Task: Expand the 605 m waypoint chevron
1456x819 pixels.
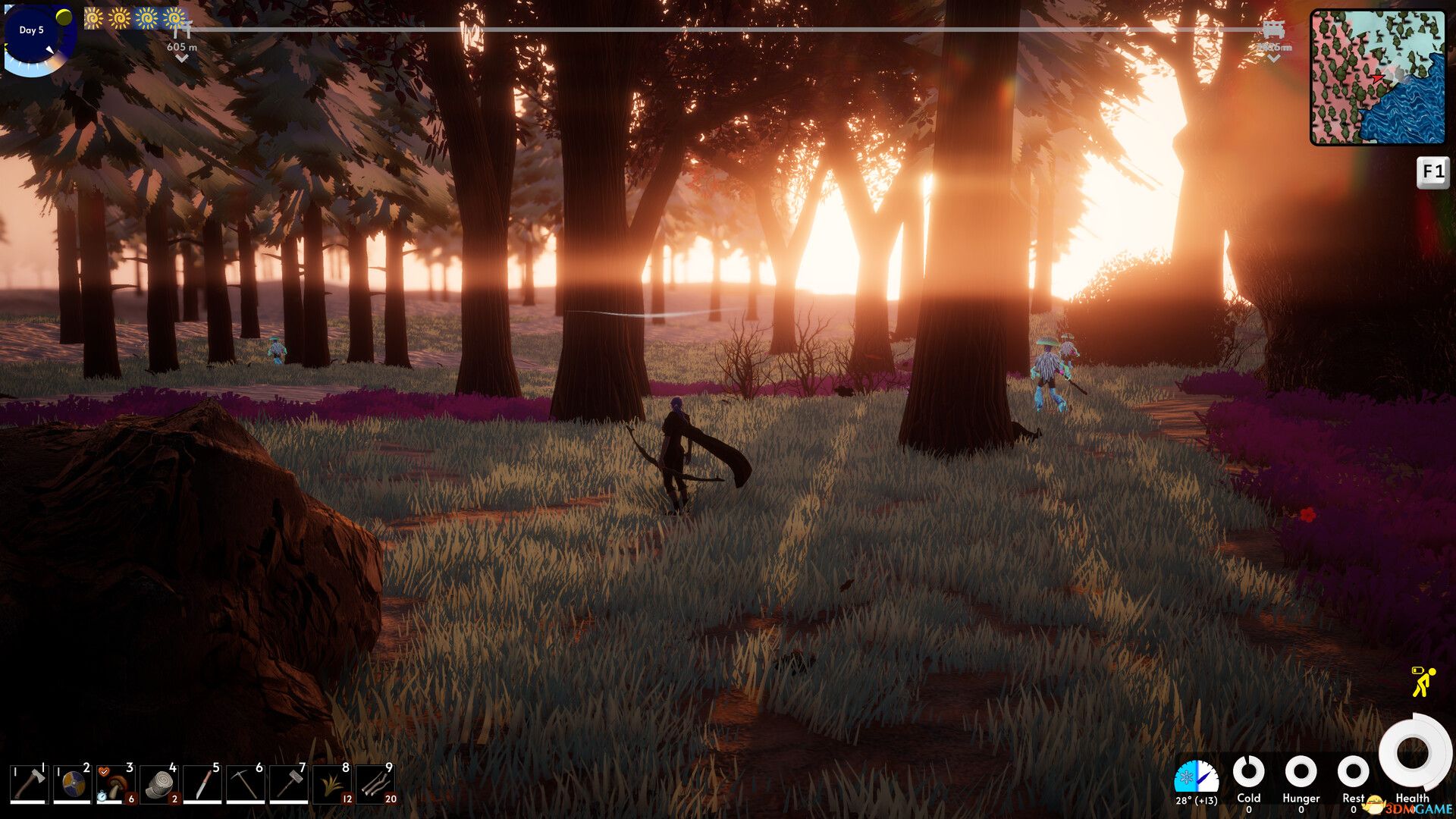Action: 180,57
